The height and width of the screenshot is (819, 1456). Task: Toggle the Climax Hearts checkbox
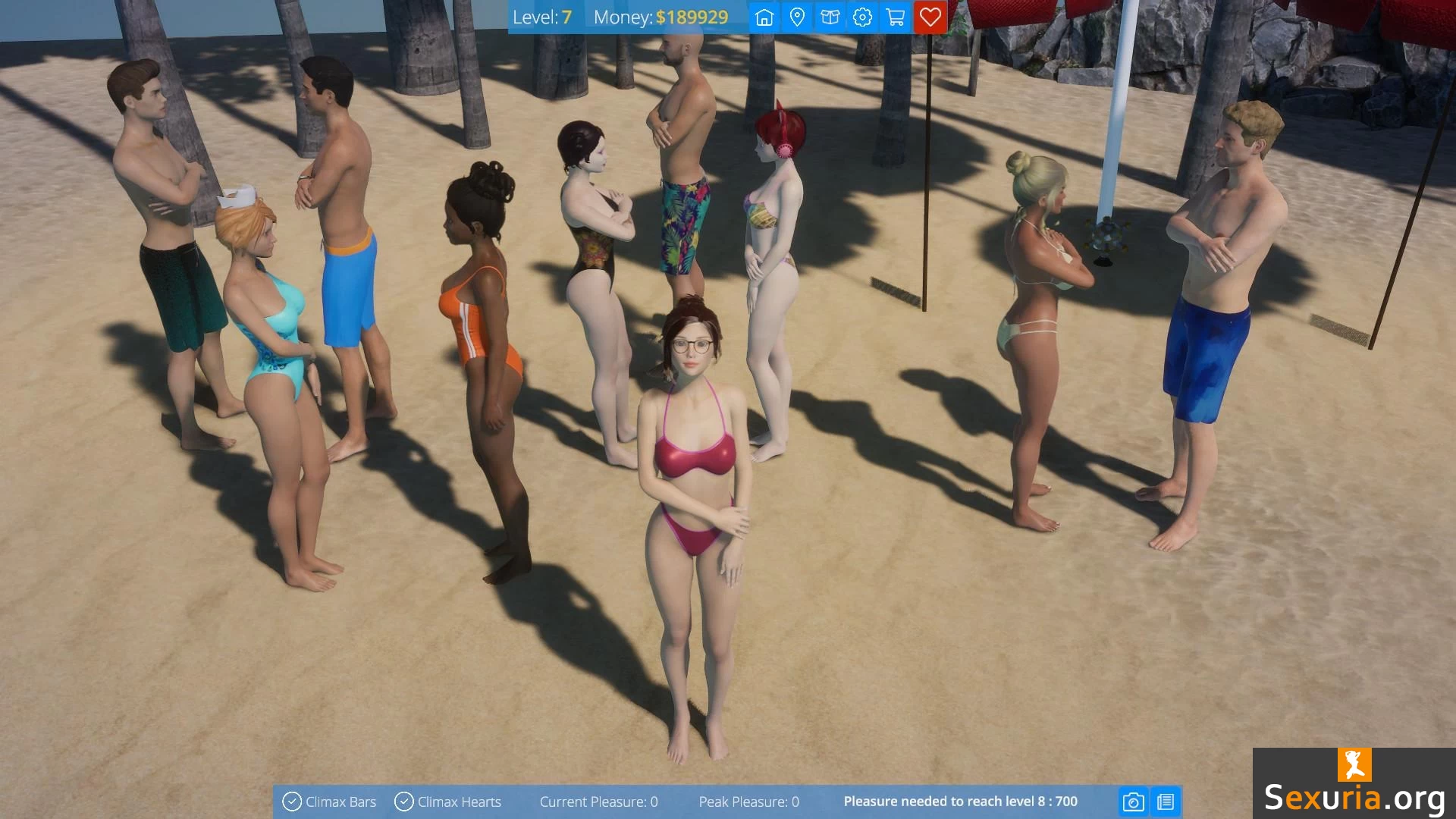[x=404, y=802]
